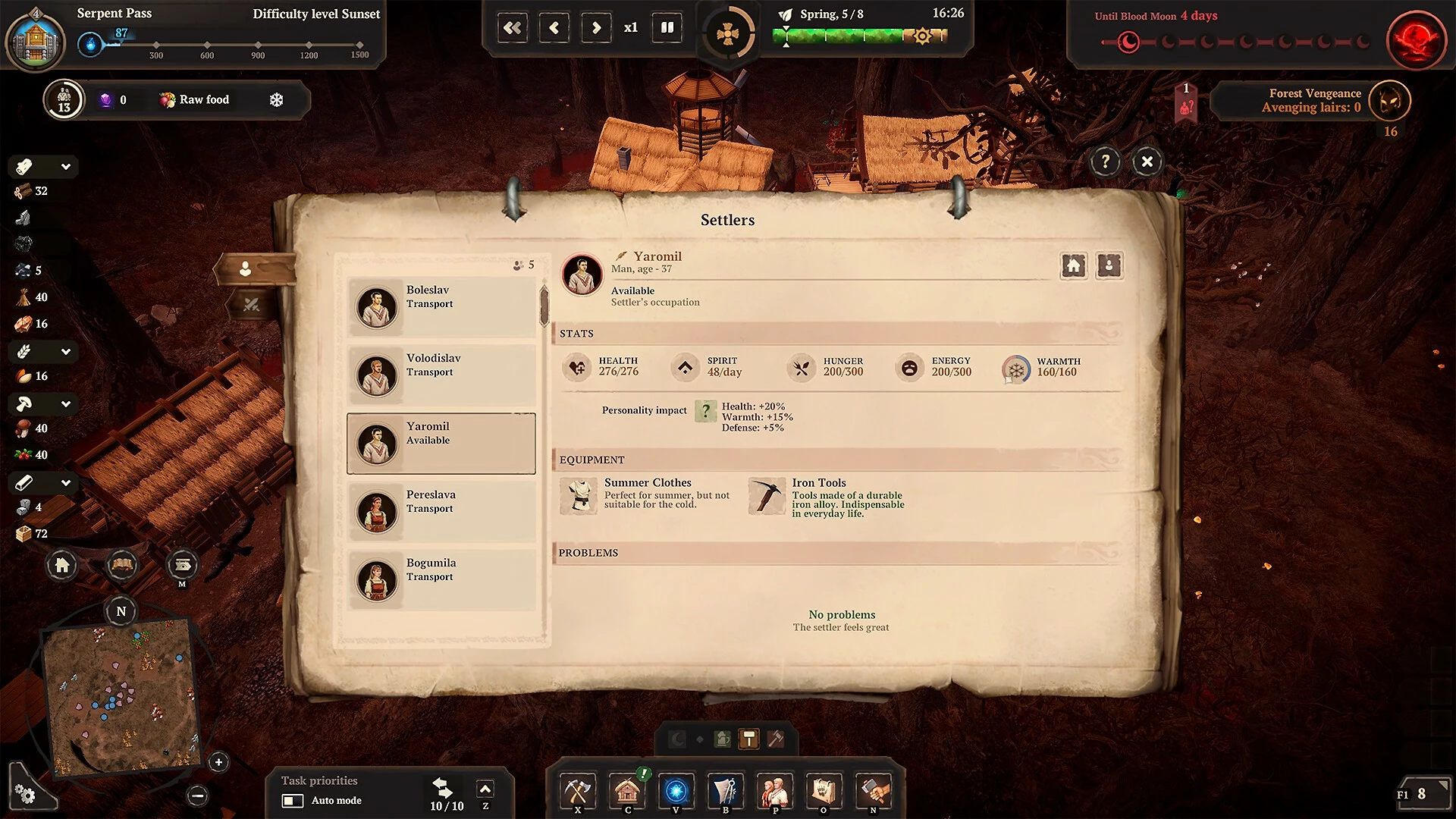This screenshot has height=819, width=1456.
Task: Select settler Boleslav in the list
Action: tap(441, 307)
